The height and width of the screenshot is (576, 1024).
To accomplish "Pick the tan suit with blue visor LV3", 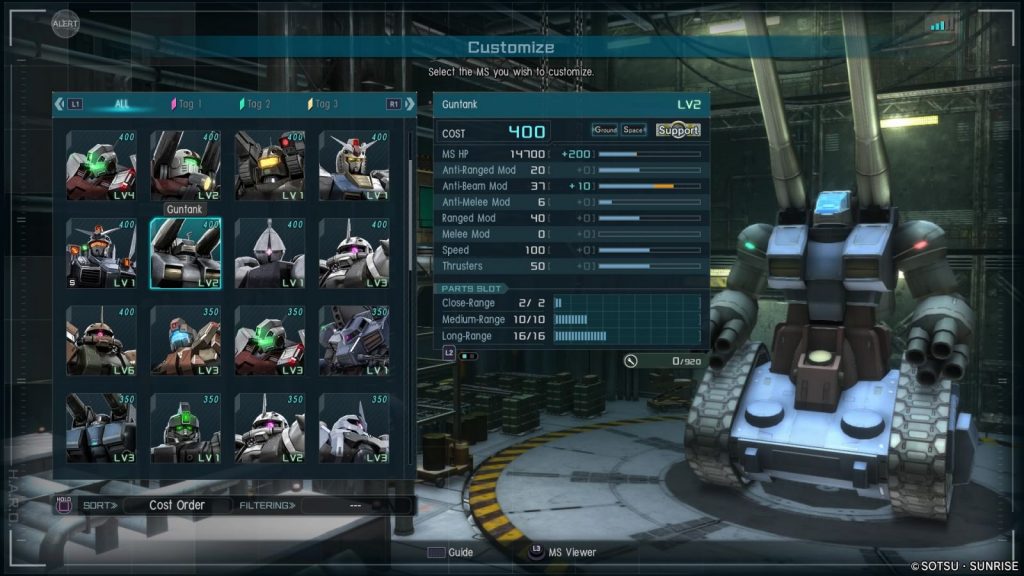I will pyautogui.click(x=185, y=340).
